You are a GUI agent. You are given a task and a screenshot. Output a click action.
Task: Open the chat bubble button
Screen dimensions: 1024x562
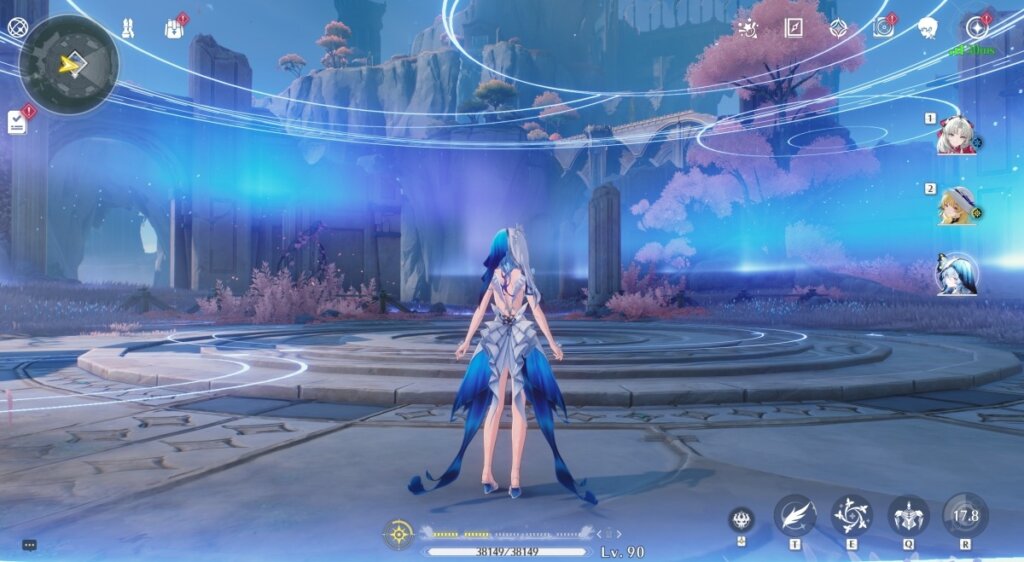(29, 545)
